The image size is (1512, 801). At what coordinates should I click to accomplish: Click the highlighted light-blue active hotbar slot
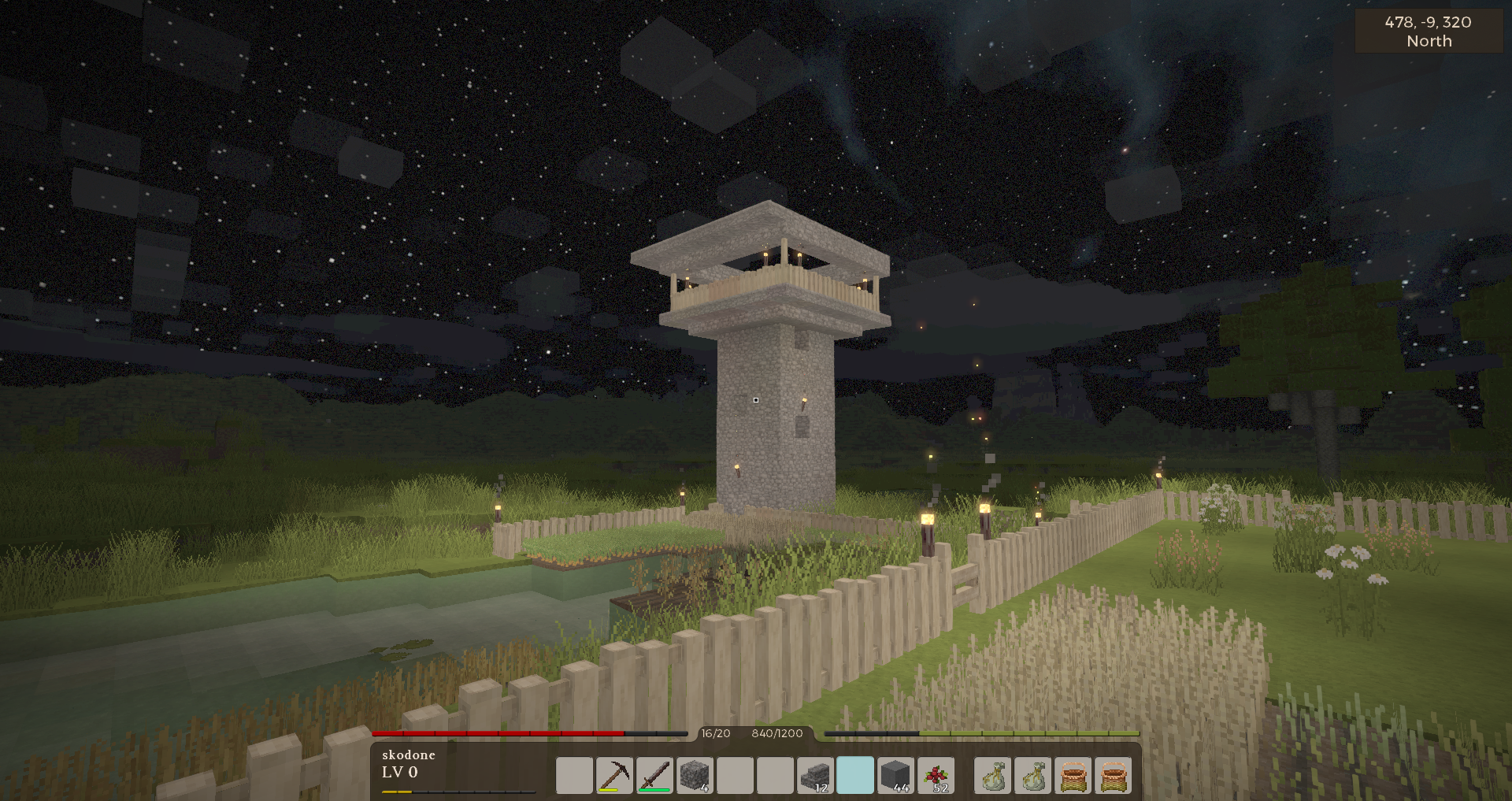(x=855, y=775)
